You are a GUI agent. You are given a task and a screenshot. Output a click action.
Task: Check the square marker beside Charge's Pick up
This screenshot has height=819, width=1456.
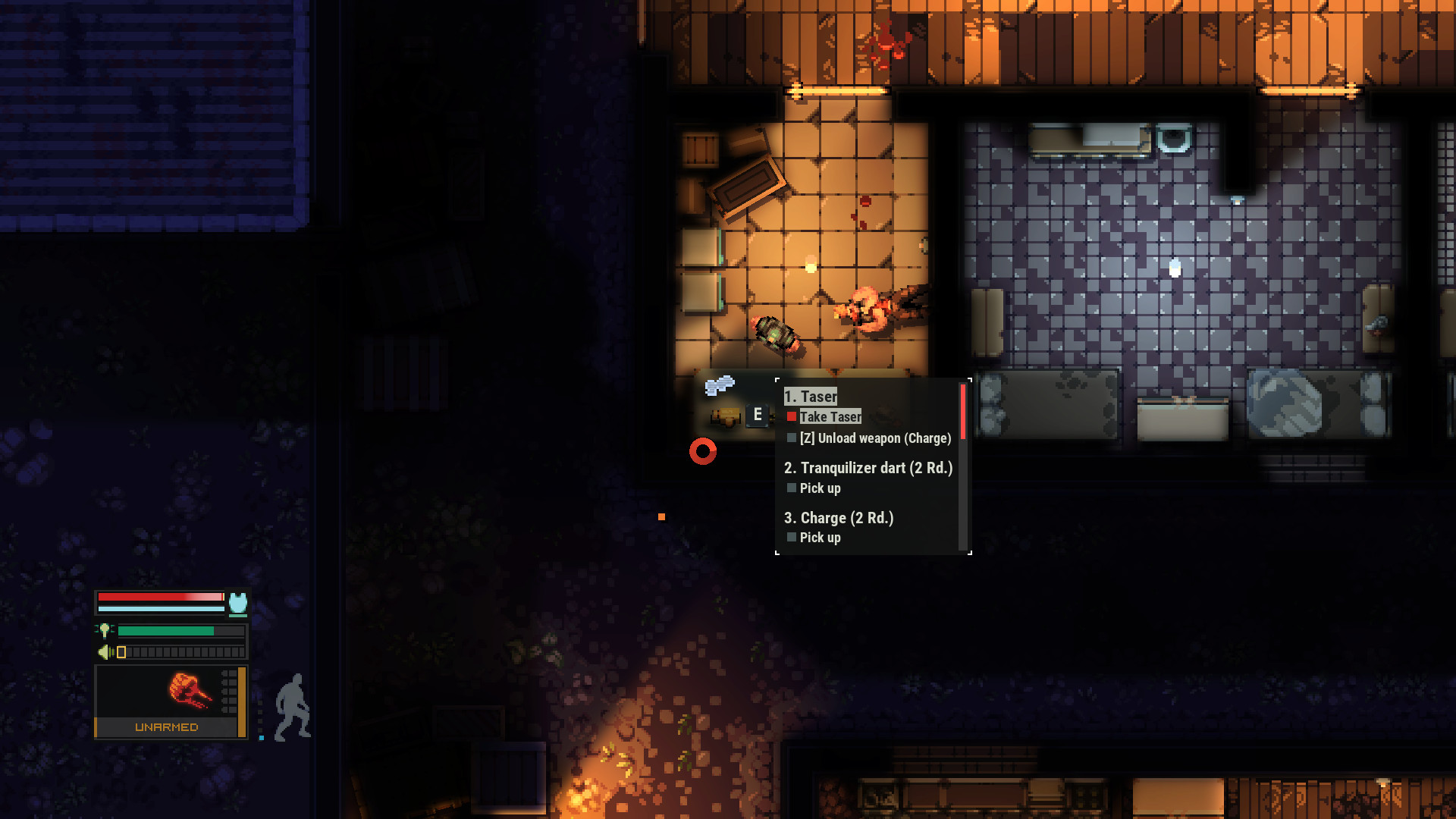(x=792, y=537)
